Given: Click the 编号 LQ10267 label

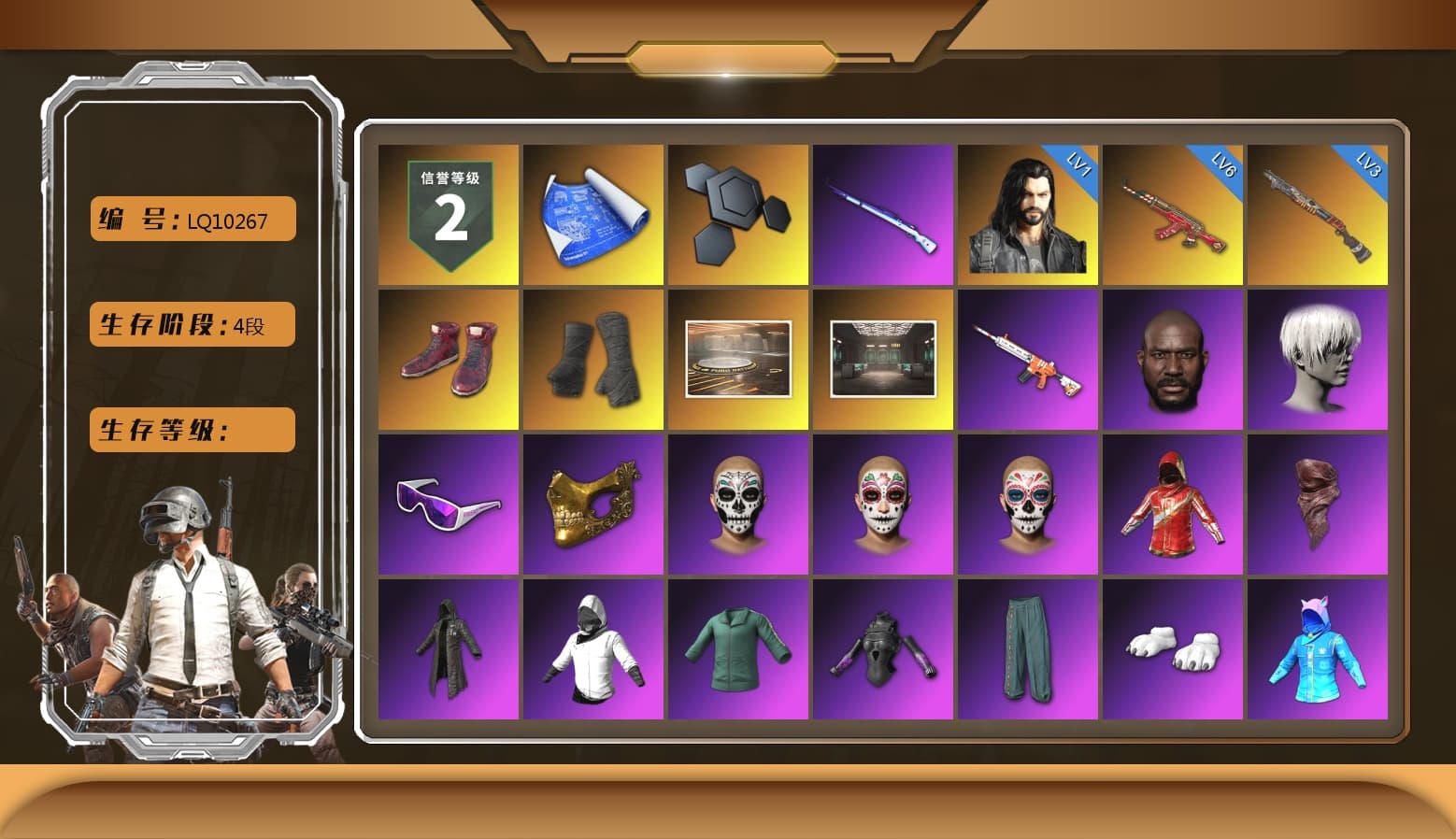Looking at the screenshot, I should point(191,219).
